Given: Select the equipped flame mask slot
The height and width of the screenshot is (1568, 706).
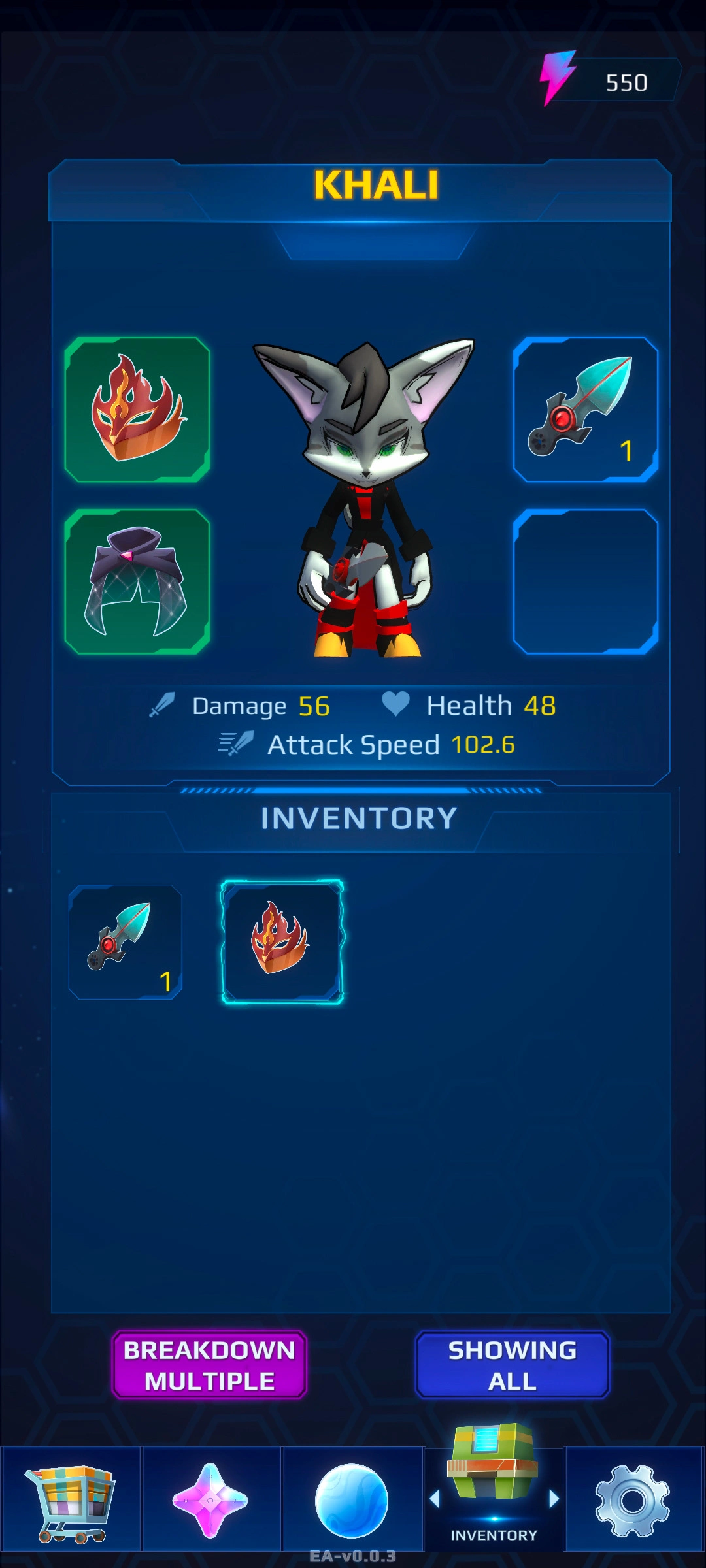Looking at the screenshot, I should (137, 410).
